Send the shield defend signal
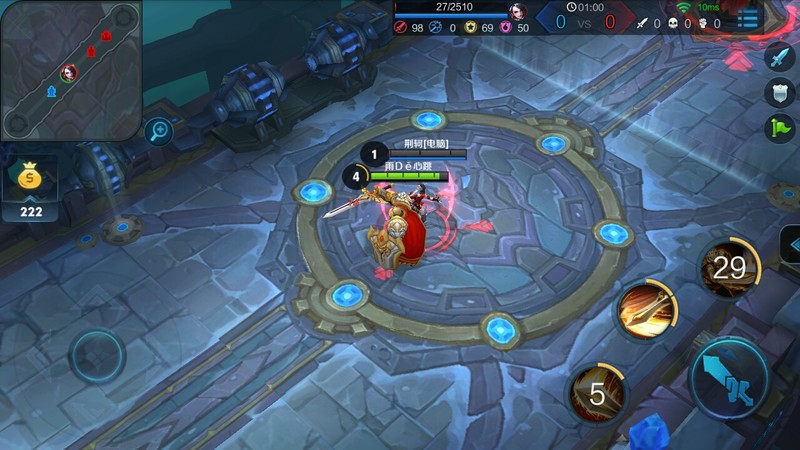 point(778,93)
